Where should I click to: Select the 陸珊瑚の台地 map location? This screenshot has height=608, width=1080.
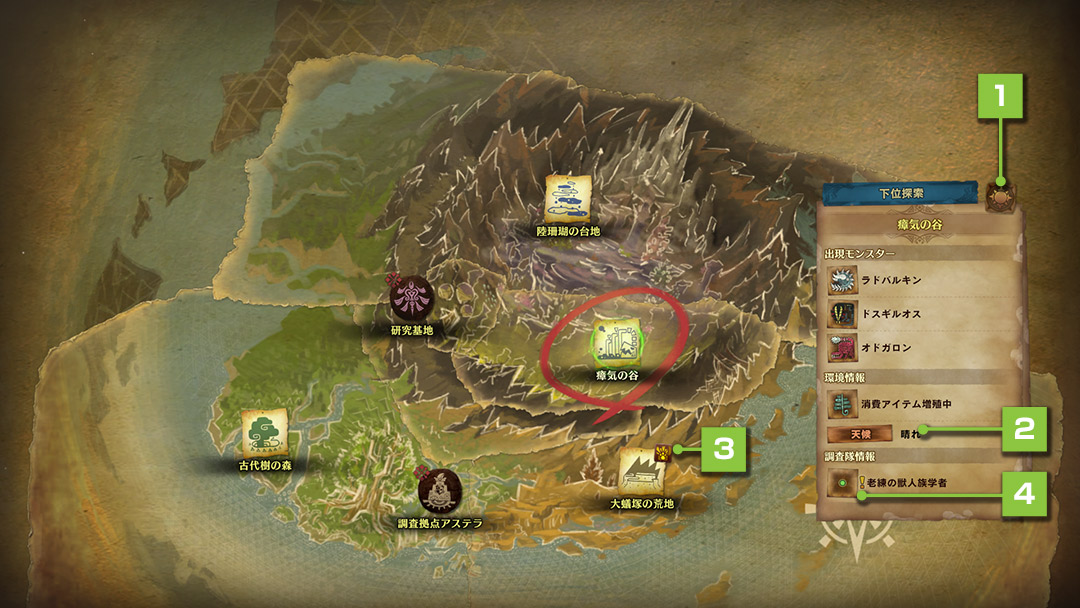click(x=566, y=197)
